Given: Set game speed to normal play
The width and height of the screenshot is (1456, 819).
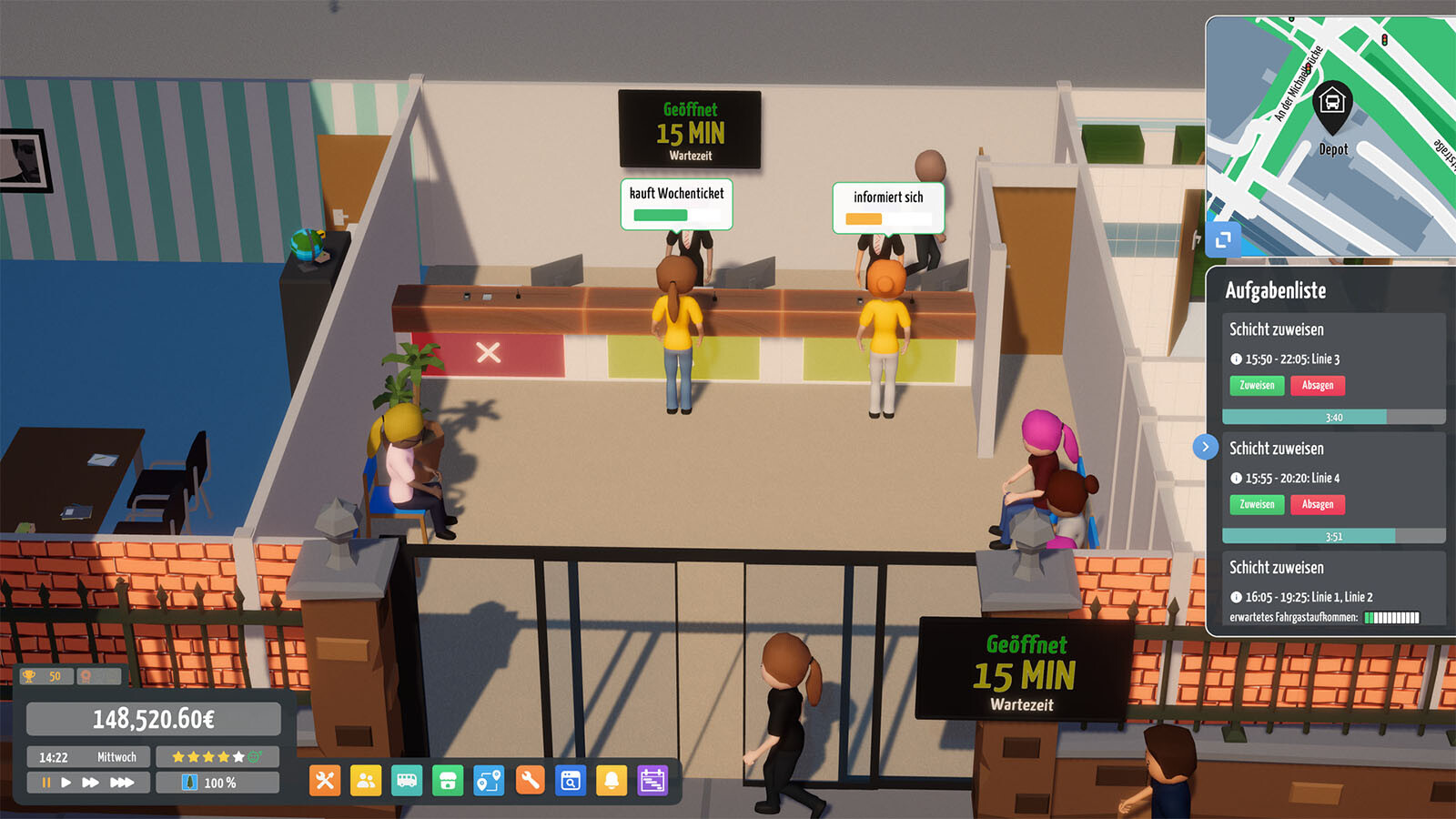Looking at the screenshot, I should click(x=66, y=783).
